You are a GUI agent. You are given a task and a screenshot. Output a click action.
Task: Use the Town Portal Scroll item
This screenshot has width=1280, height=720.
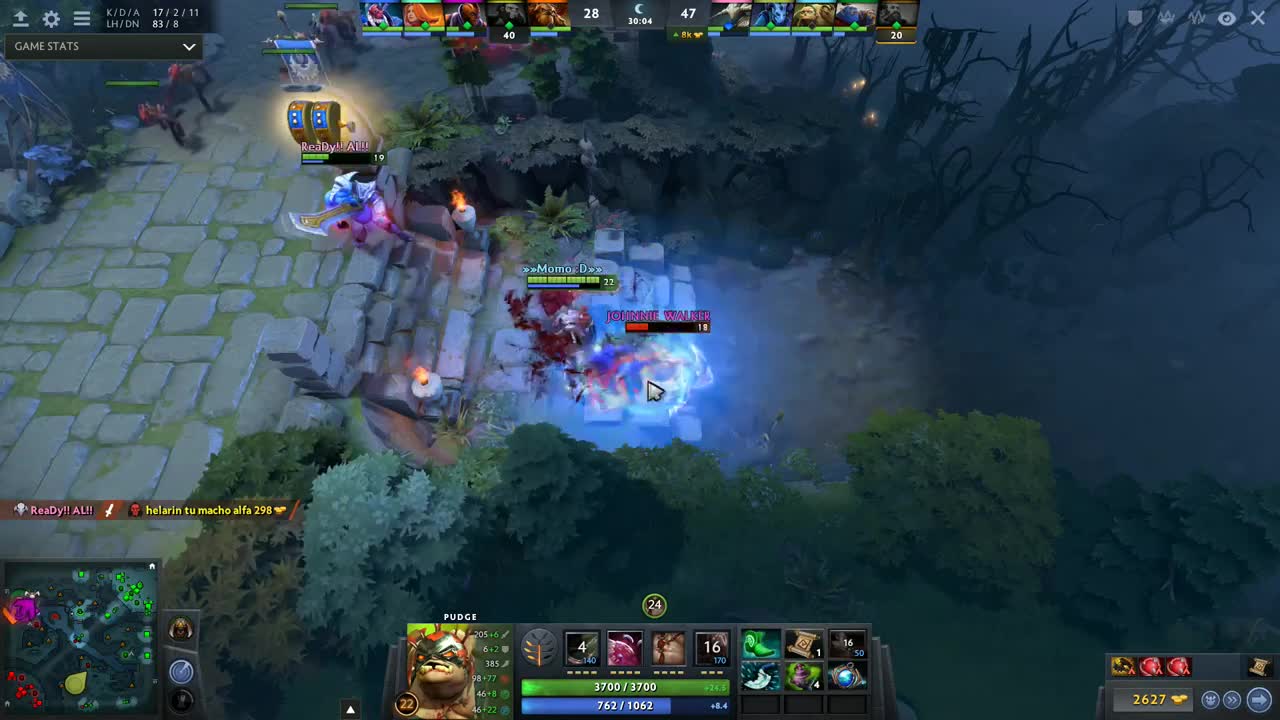[x=803, y=645]
